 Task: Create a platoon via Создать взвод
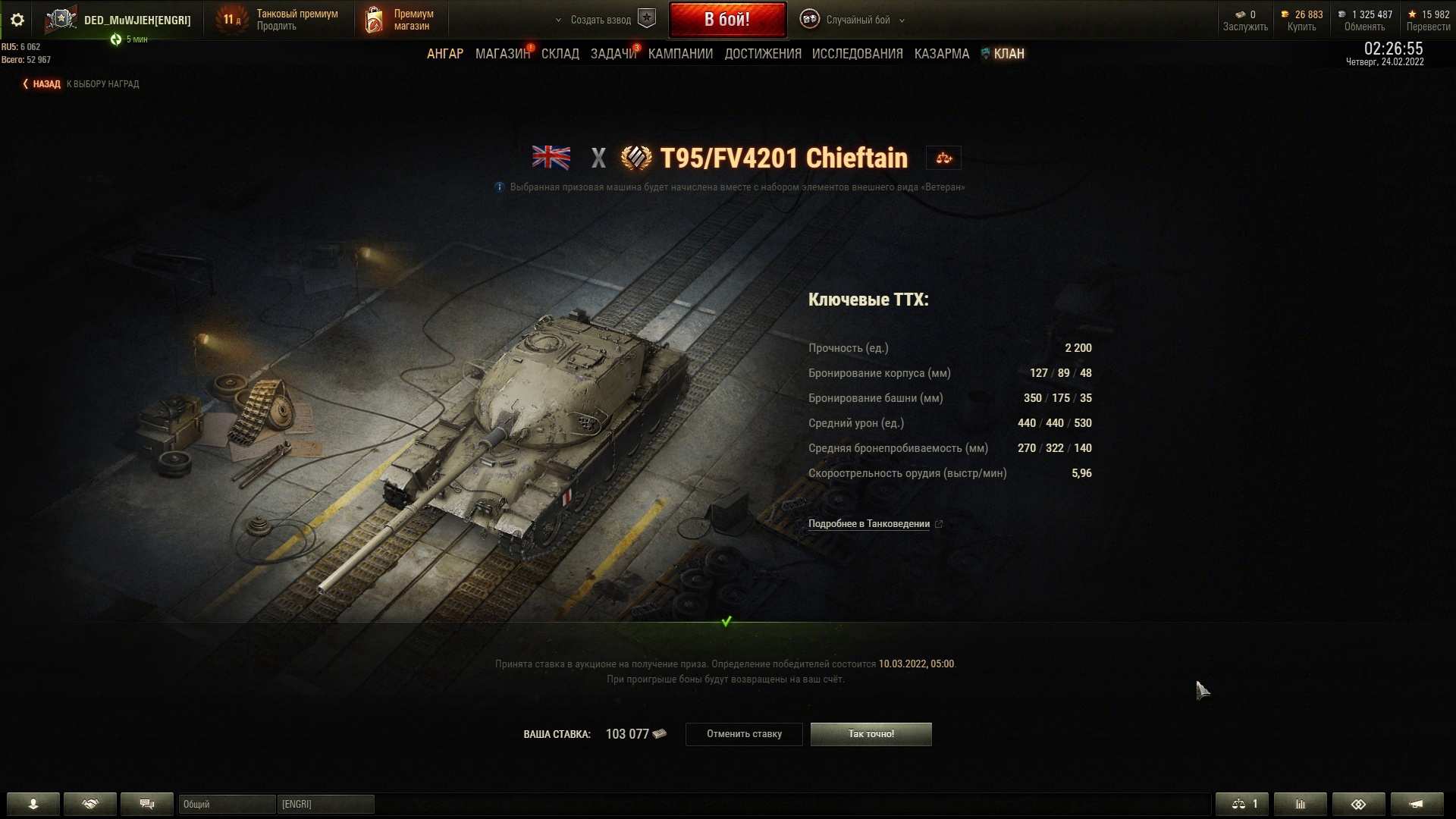(x=601, y=20)
